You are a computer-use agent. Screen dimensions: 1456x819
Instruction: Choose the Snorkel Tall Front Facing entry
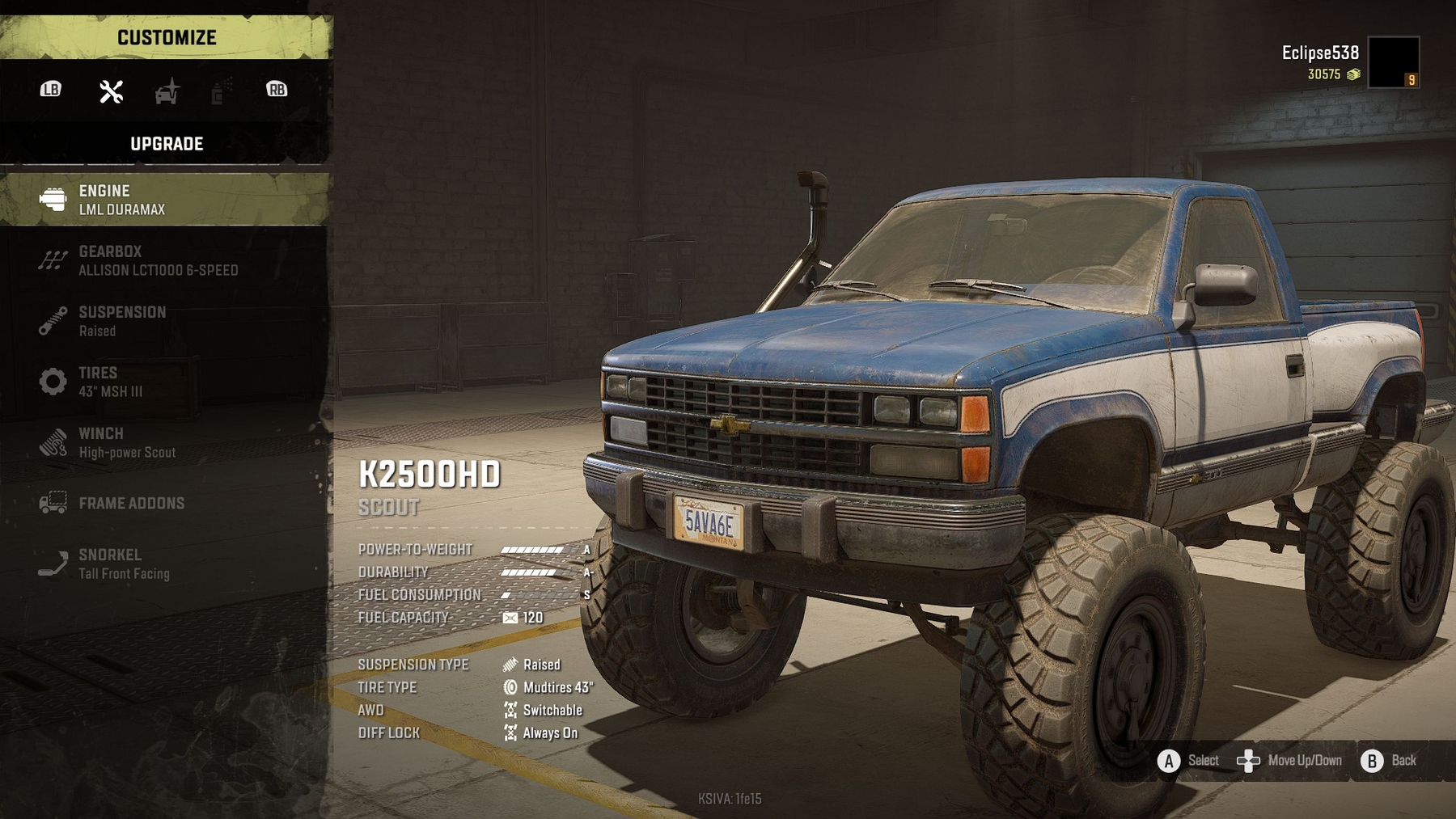coord(164,564)
